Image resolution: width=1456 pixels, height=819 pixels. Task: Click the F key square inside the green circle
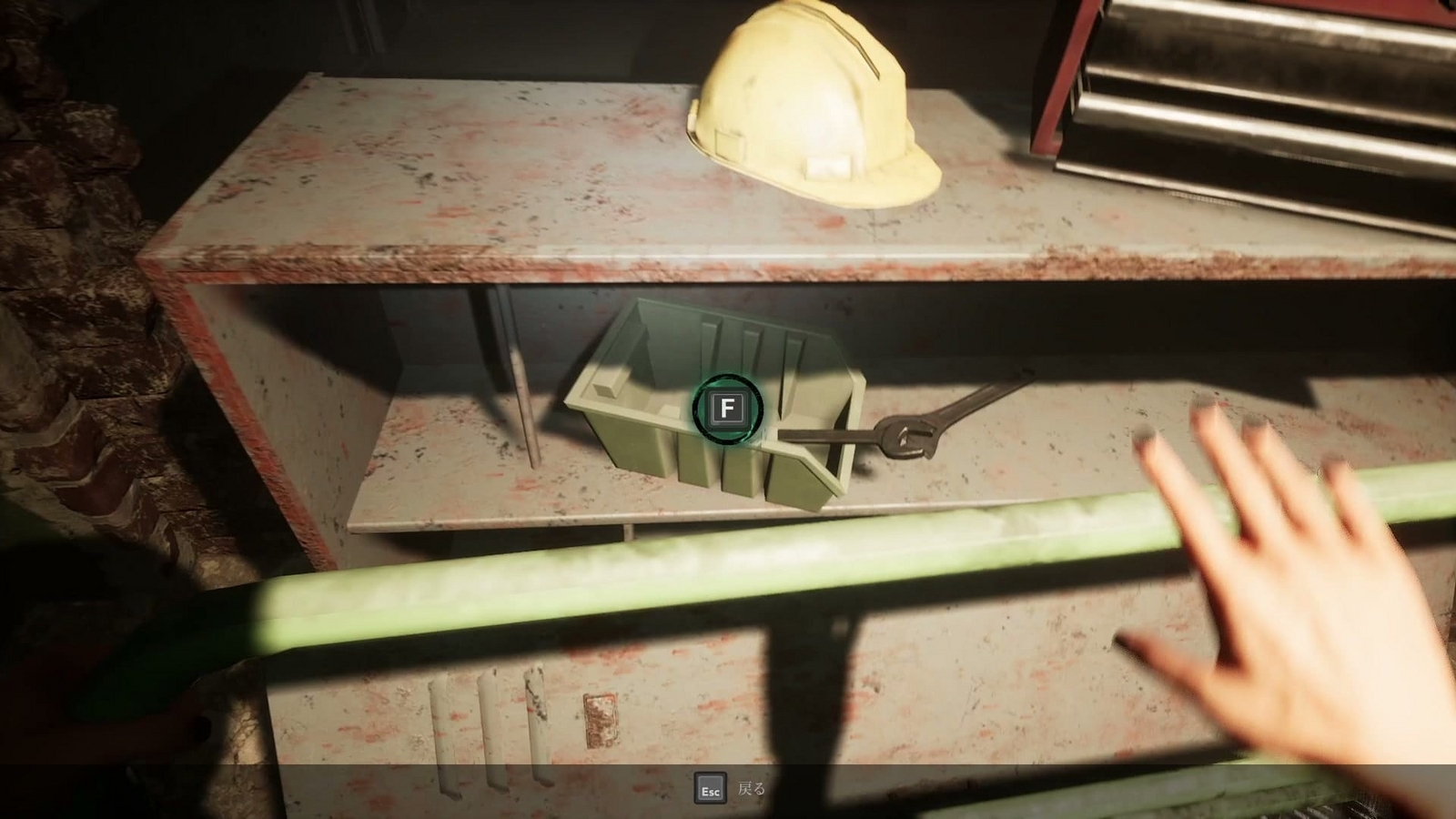click(725, 409)
